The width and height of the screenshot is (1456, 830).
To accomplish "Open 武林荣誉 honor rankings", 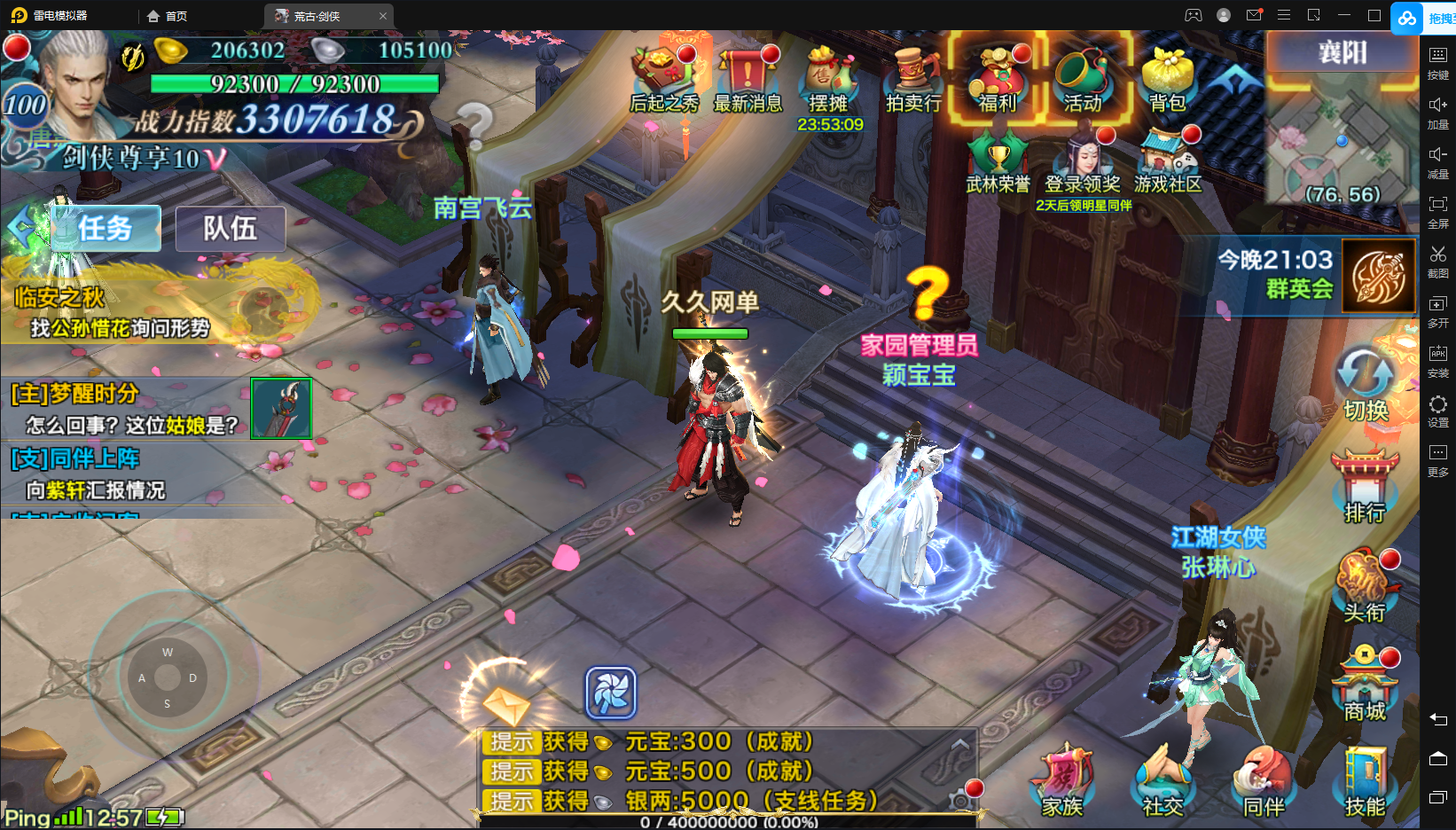I will pyautogui.click(x=998, y=163).
